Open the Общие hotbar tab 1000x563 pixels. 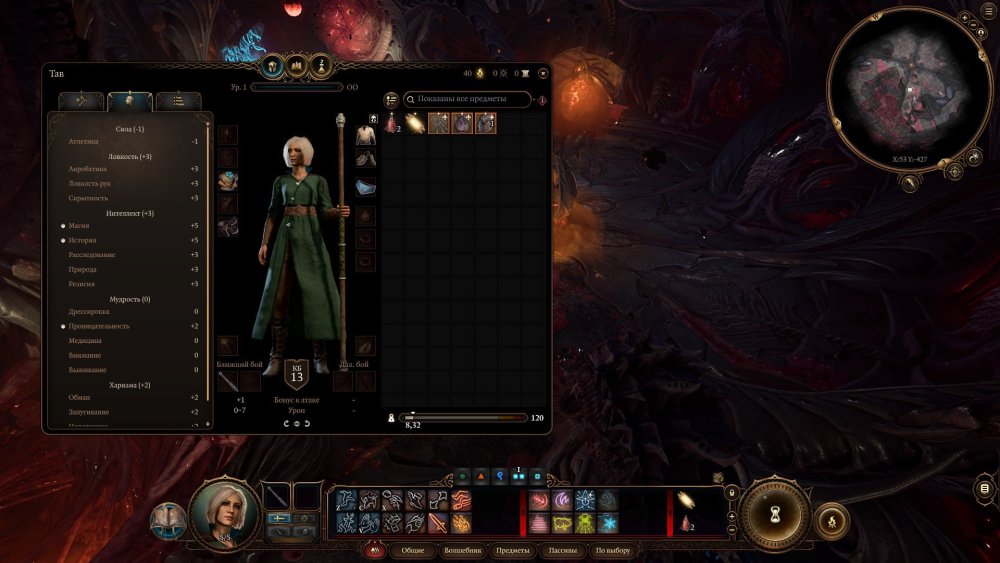(x=412, y=551)
